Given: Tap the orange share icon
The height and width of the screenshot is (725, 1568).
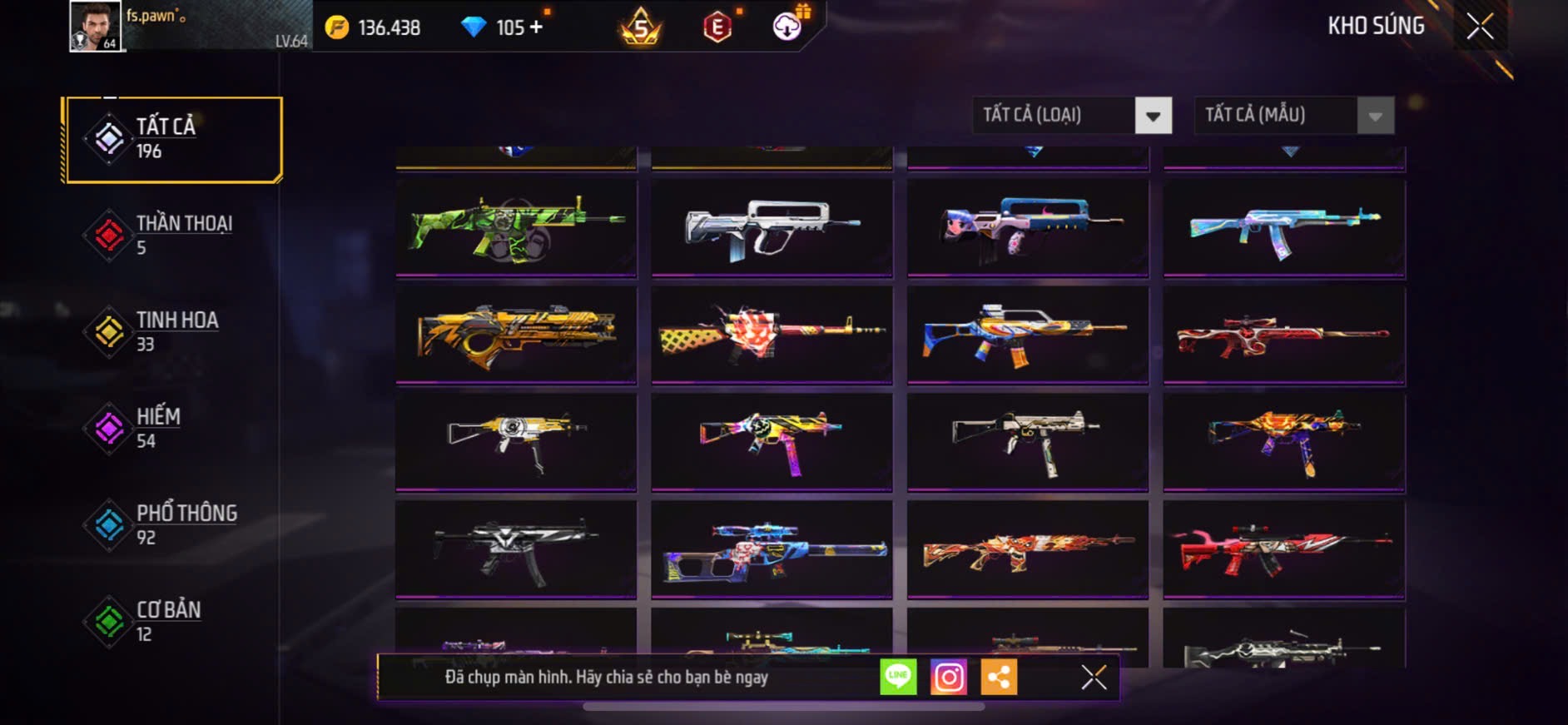Looking at the screenshot, I should tap(999, 677).
